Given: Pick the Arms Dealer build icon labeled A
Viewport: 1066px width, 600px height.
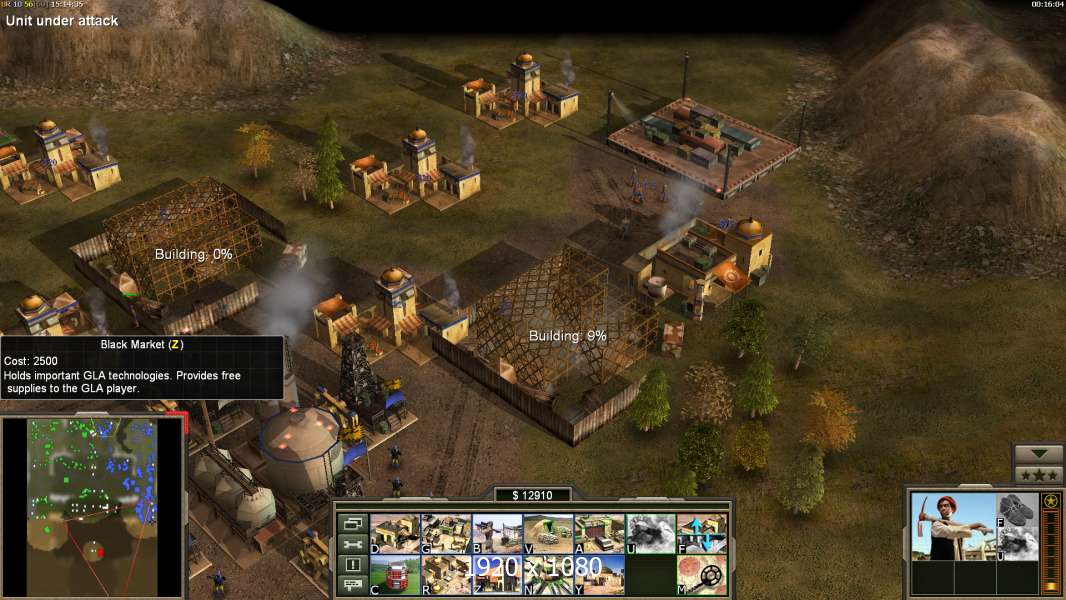Looking at the screenshot, I should [x=599, y=534].
